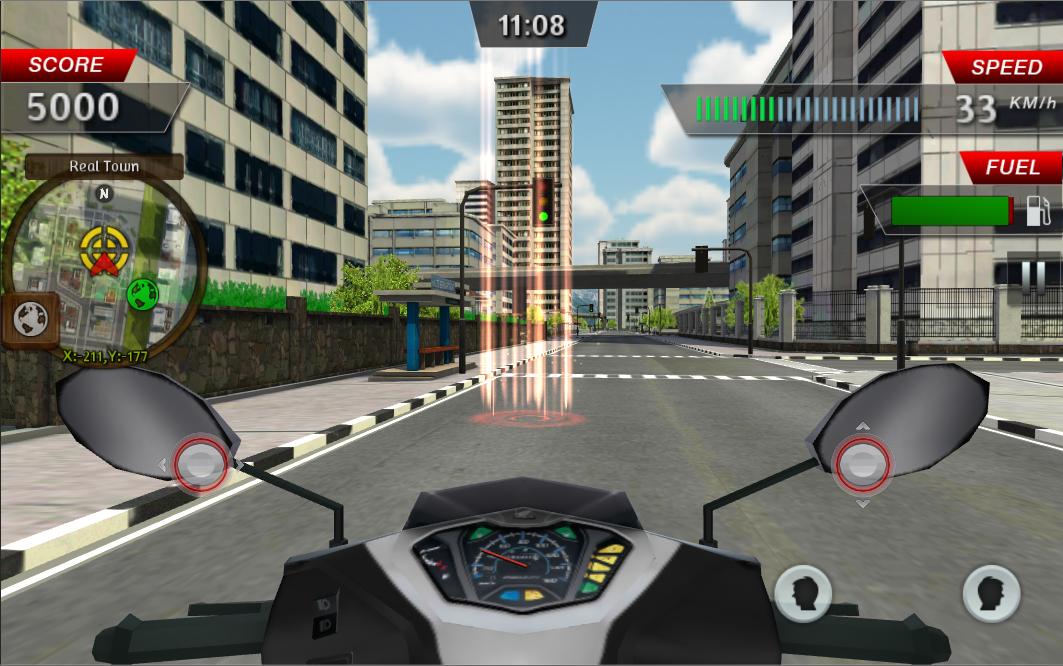Viewport: 1063px width, 666px height.
Task: Select the green globe marker on minimap
Action: click(144, 294)
